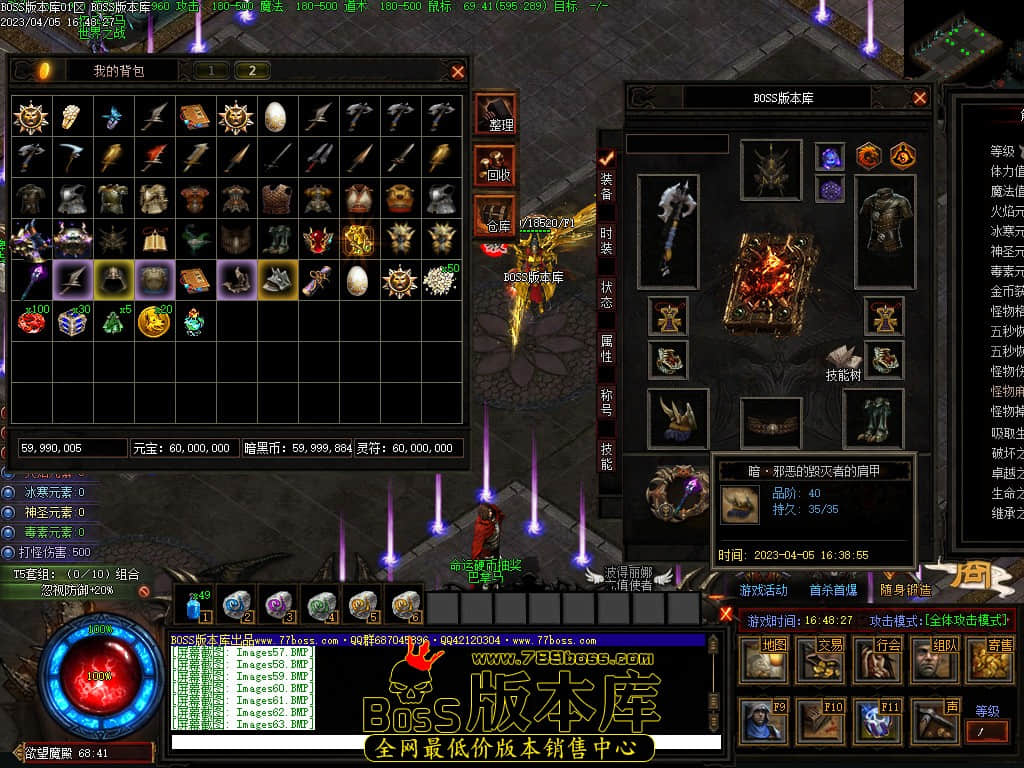Show the 称号 titles tab
Viewport: 1024px width, 768px height.
606,402
